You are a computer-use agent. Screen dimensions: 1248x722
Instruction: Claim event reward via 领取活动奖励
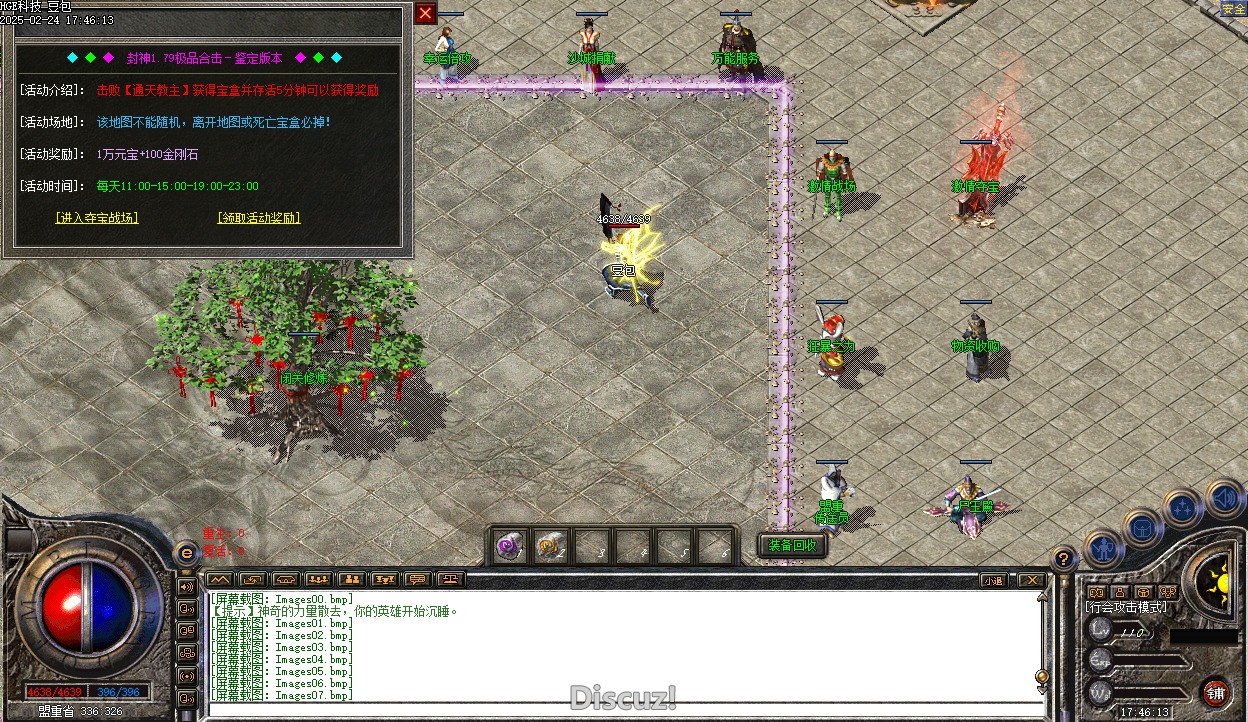(x=258, y=218)
